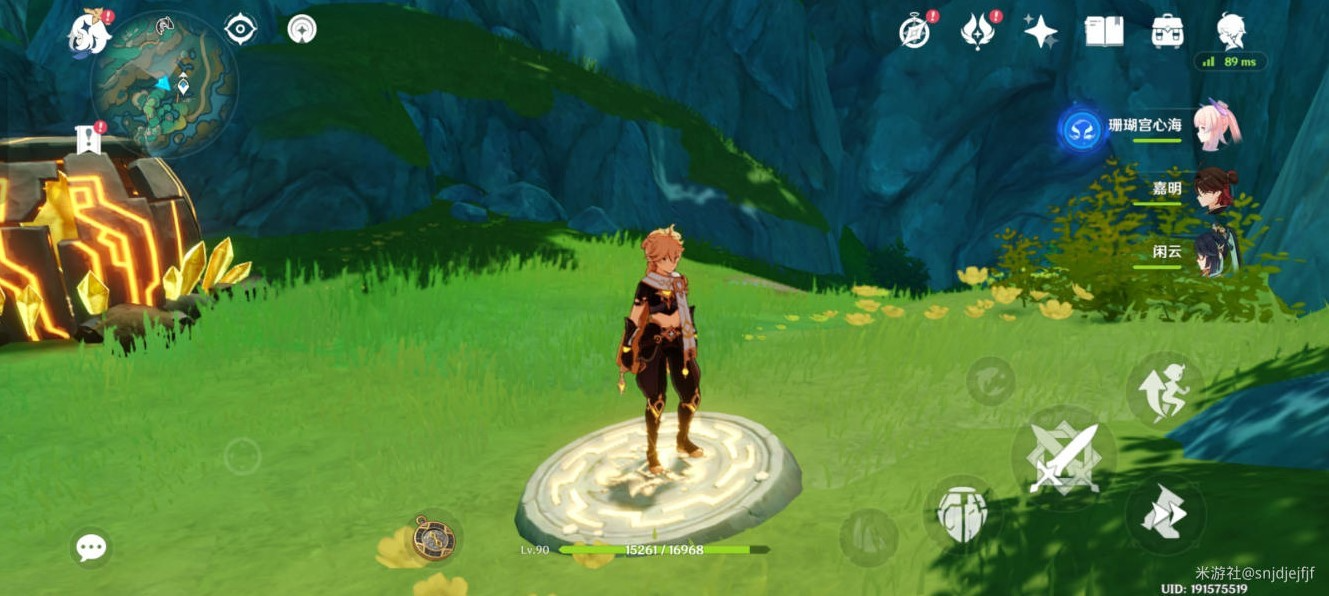
Task: Switch to 嘉明 party member
Action: point(1216,190)
